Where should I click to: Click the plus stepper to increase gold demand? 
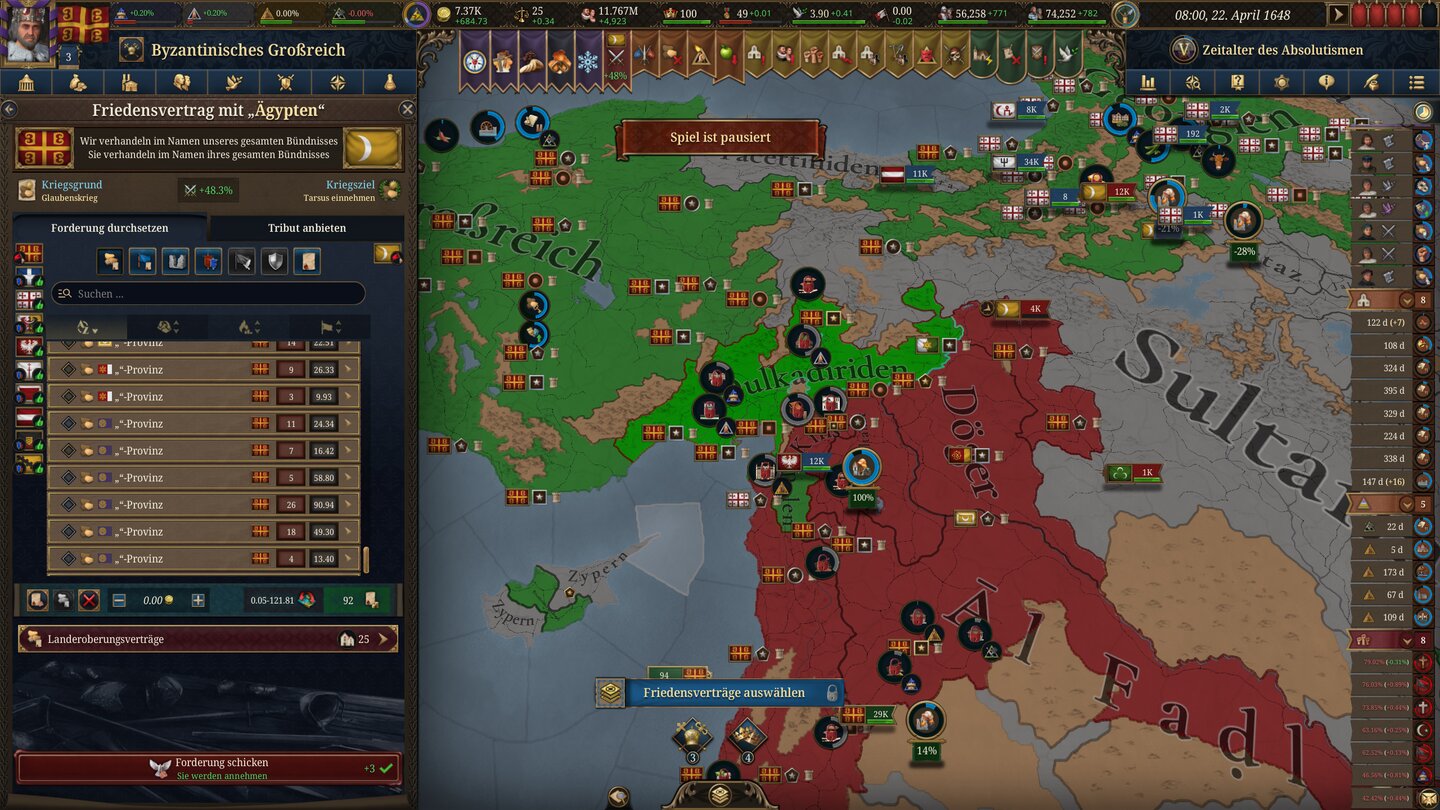click(x=197, y=600)
